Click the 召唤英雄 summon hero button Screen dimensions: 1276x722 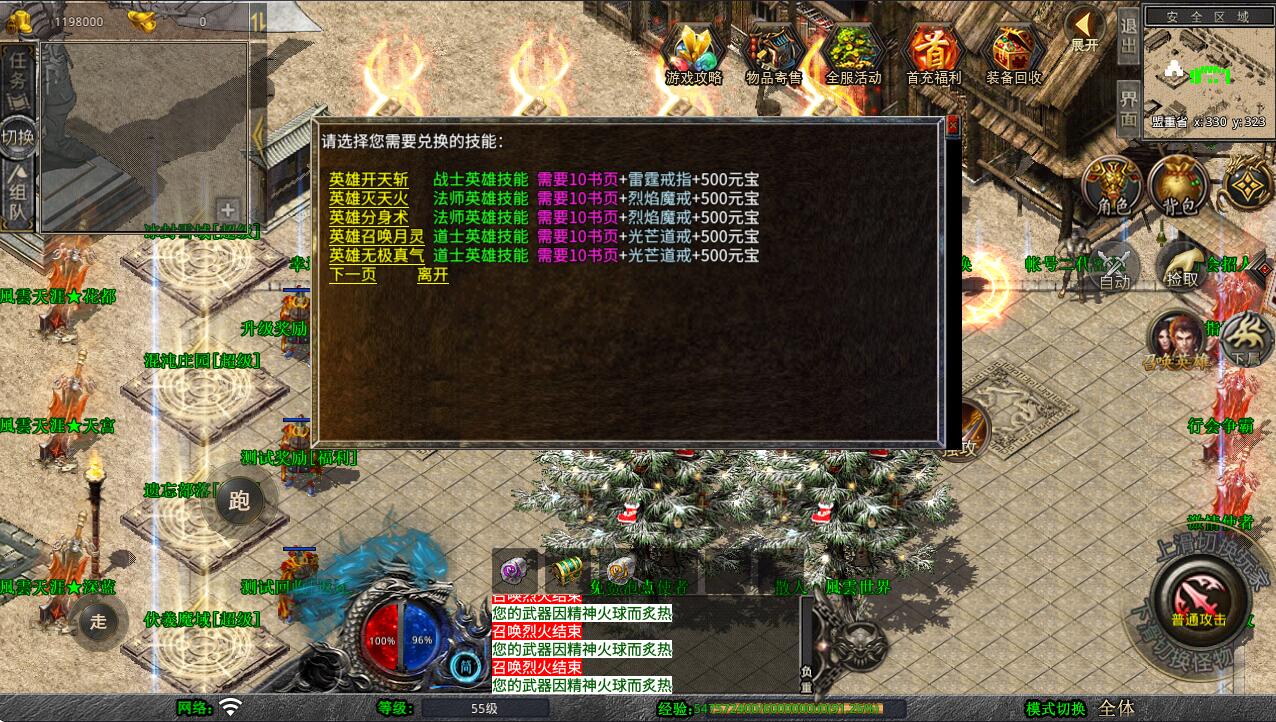pyautogui.click(x=1176, y=341)
